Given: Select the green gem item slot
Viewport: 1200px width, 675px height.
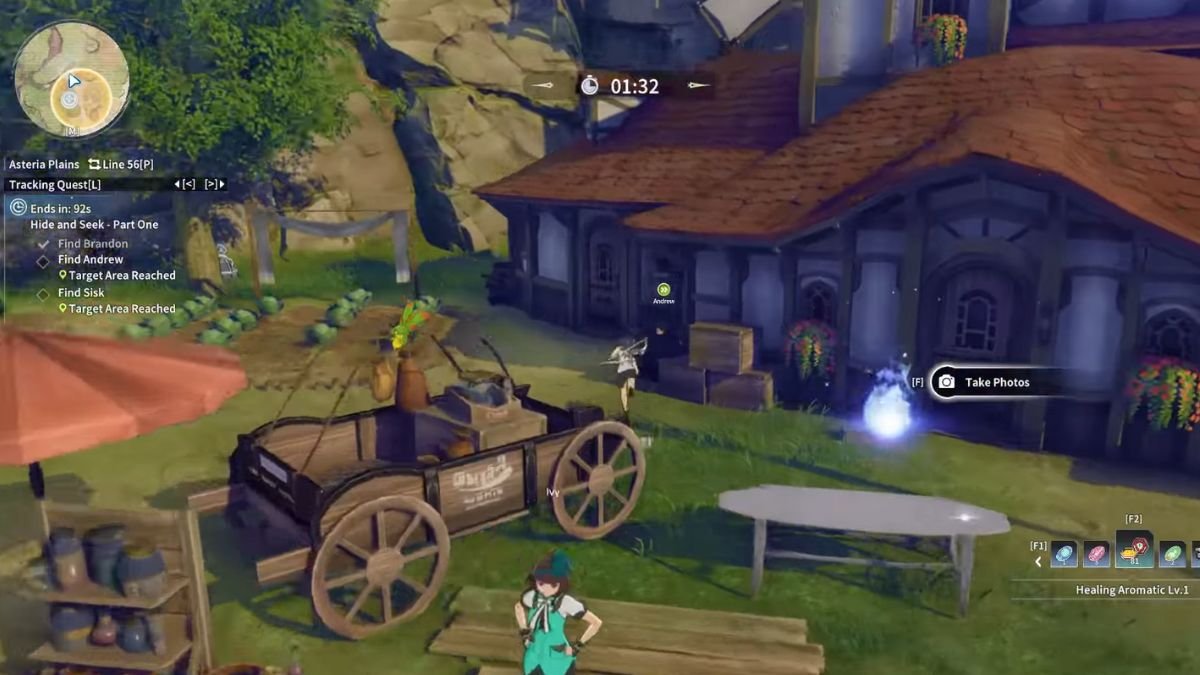Looking at the screenshot, I should click(1172, 554).
